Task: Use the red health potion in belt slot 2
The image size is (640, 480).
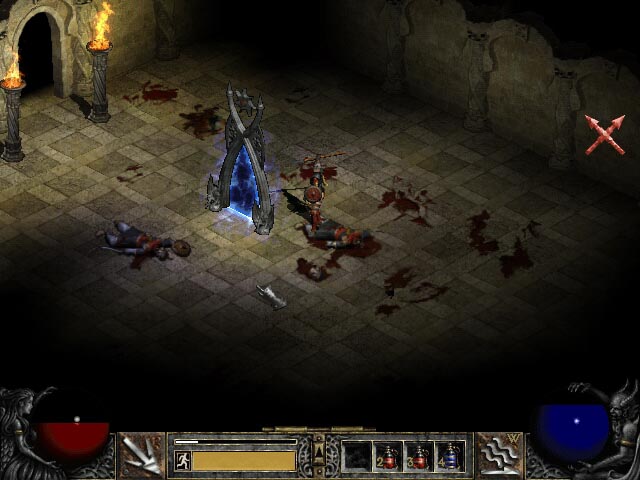Action: pos(388,457)
